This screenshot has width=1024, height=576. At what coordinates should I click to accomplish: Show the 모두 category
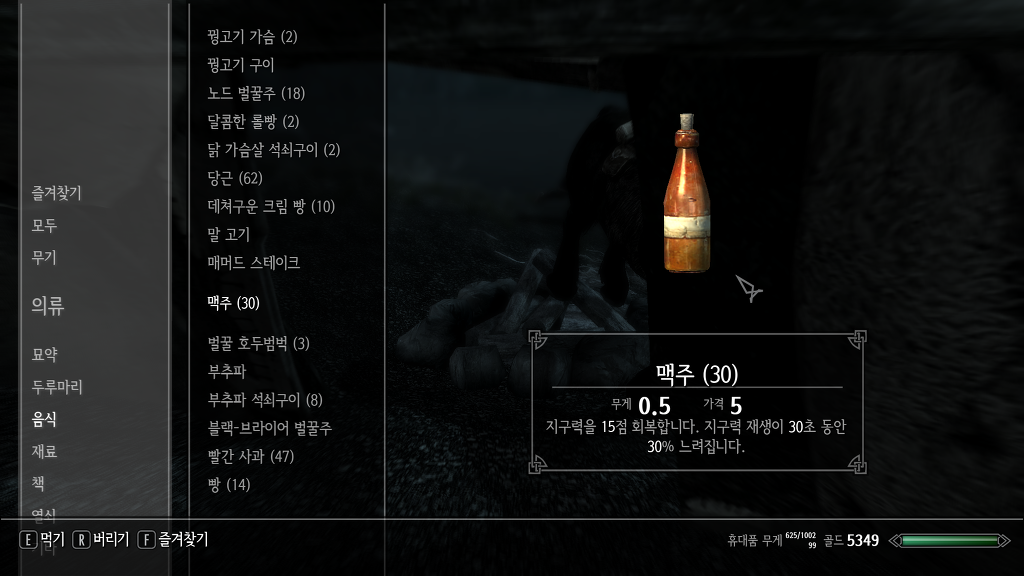click(44, 226)
